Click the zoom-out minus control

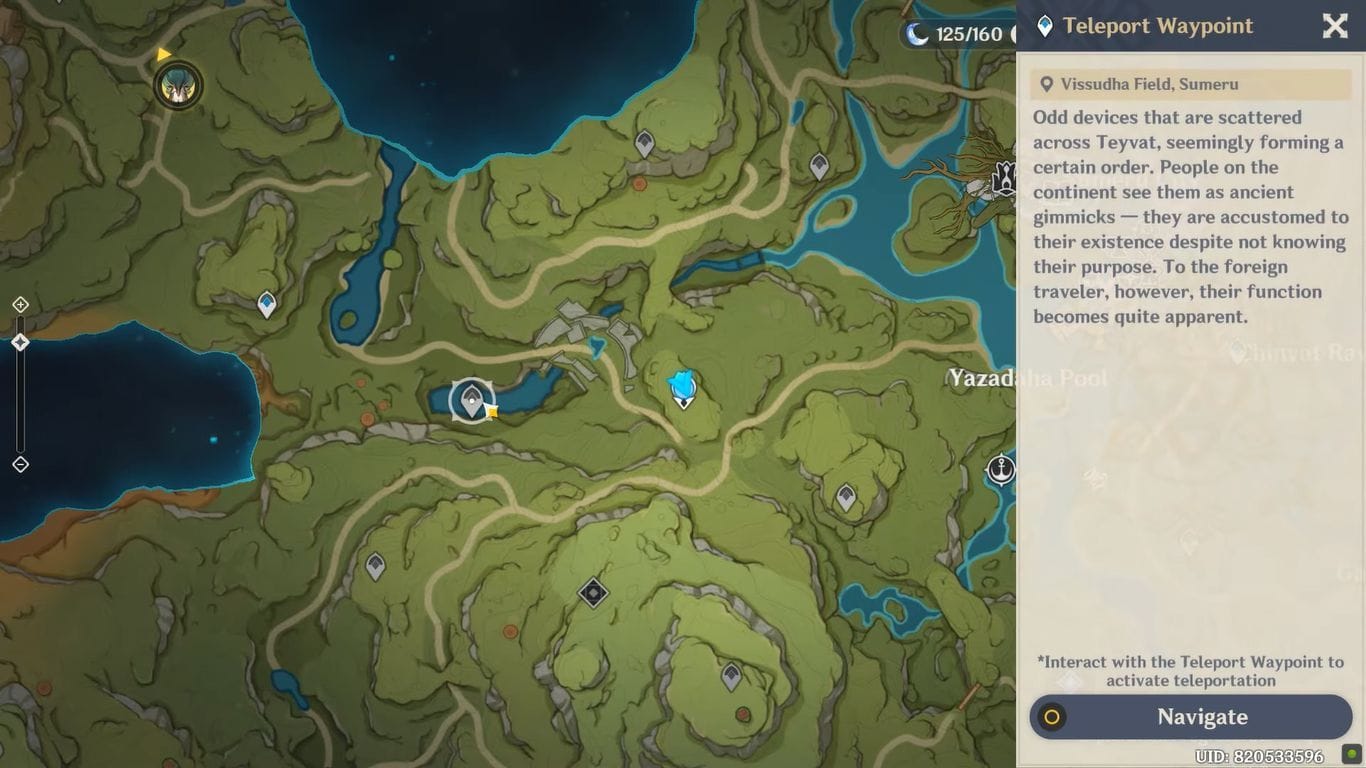coord(20,463)
